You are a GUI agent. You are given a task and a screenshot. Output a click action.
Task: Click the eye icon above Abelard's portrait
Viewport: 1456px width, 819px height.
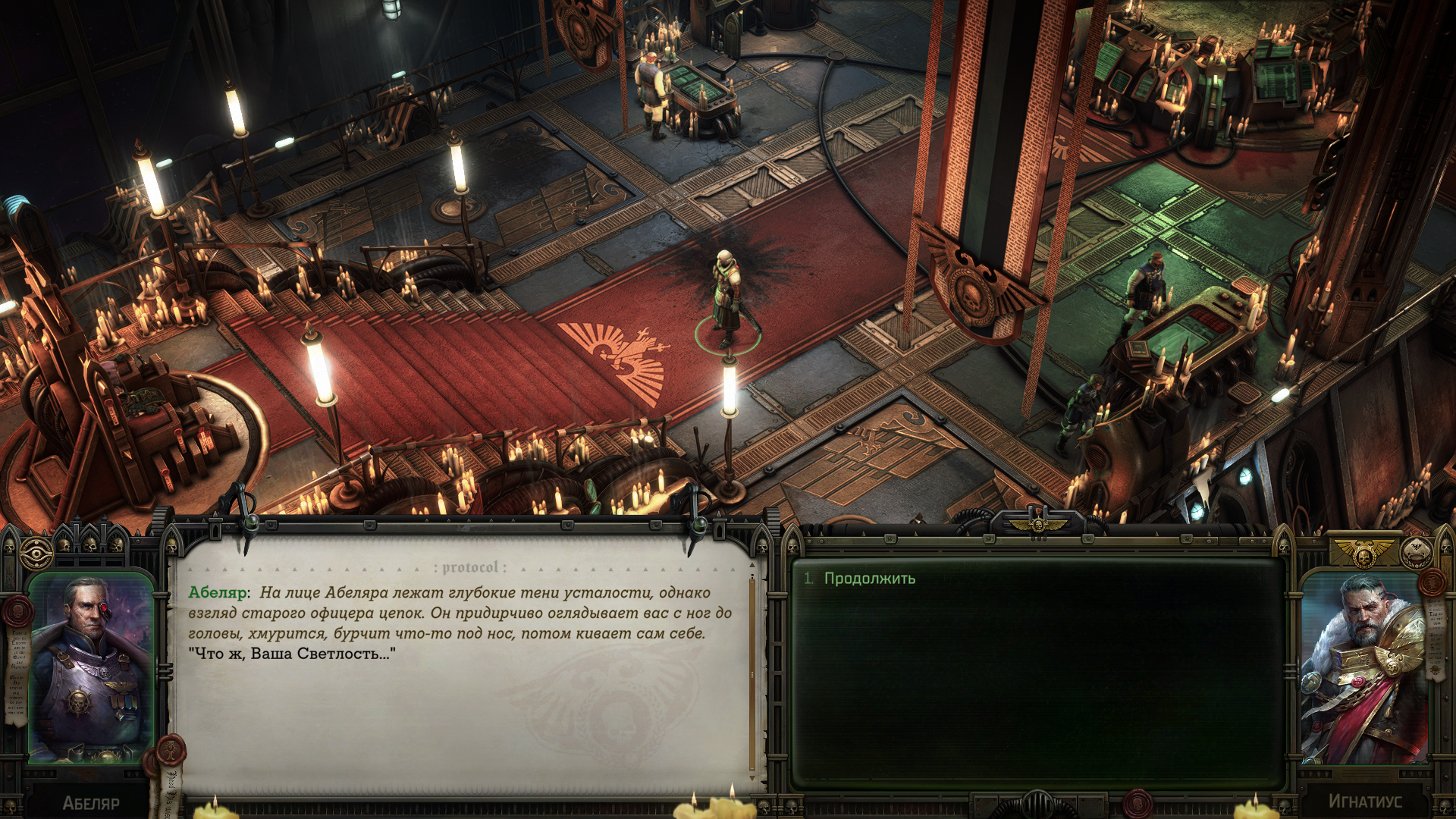[x=36, y=554]
